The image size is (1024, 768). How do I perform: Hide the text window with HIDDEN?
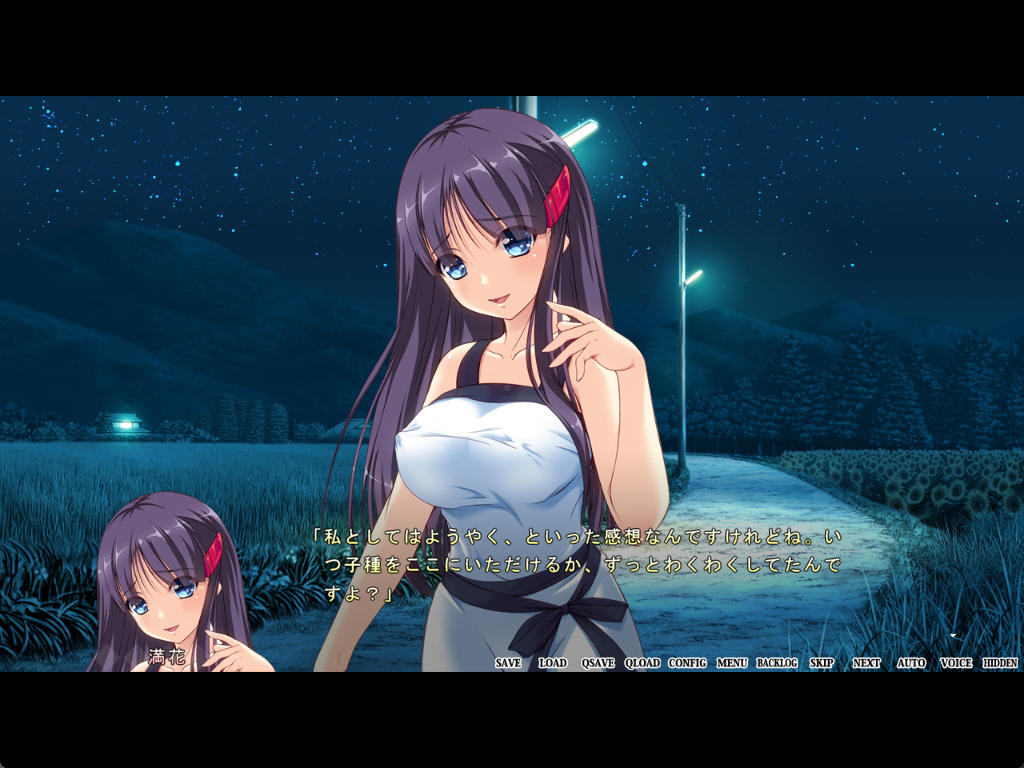(x=1000, y=663)
